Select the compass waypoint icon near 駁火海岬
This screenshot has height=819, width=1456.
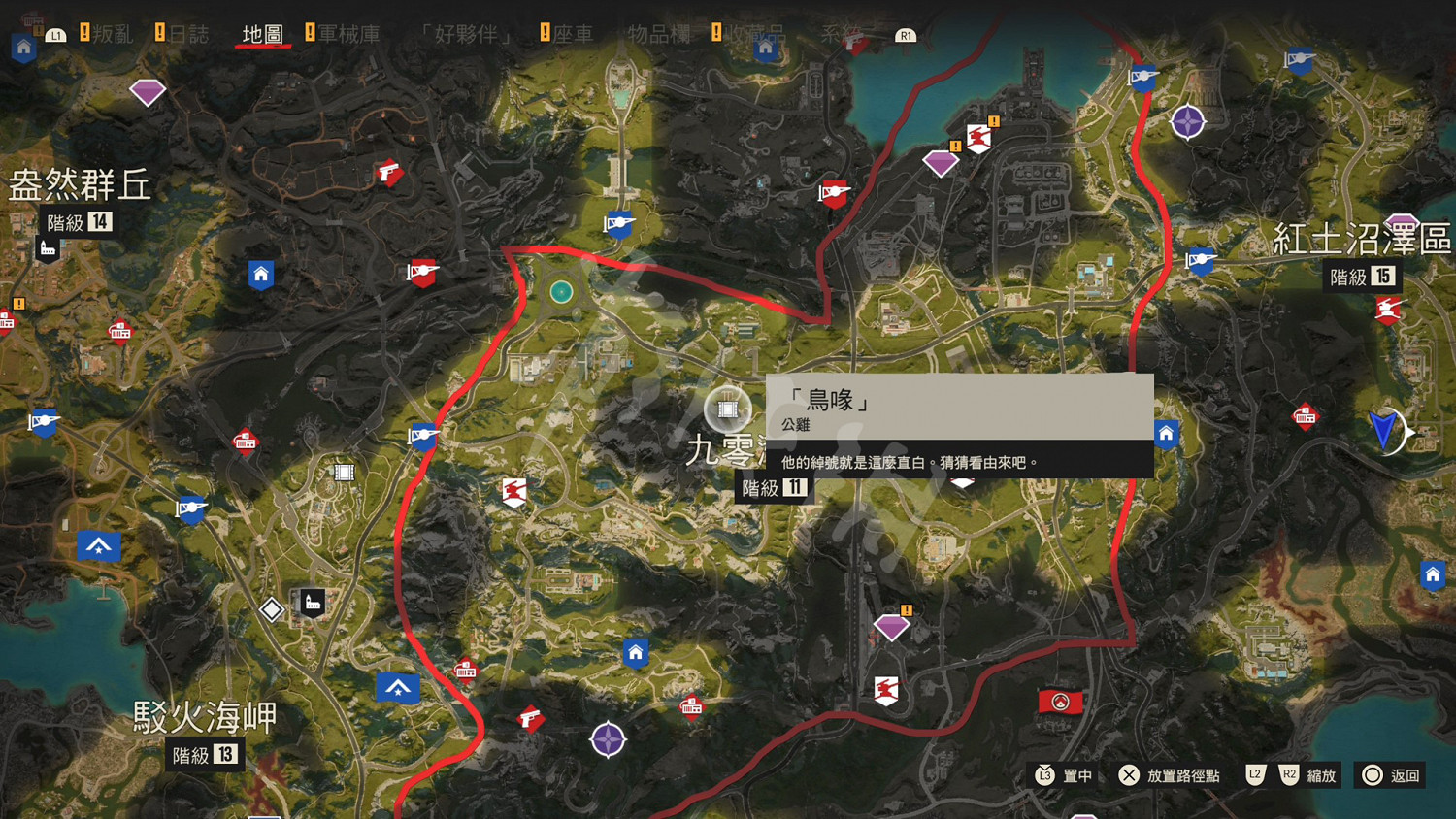coord(608,739)
